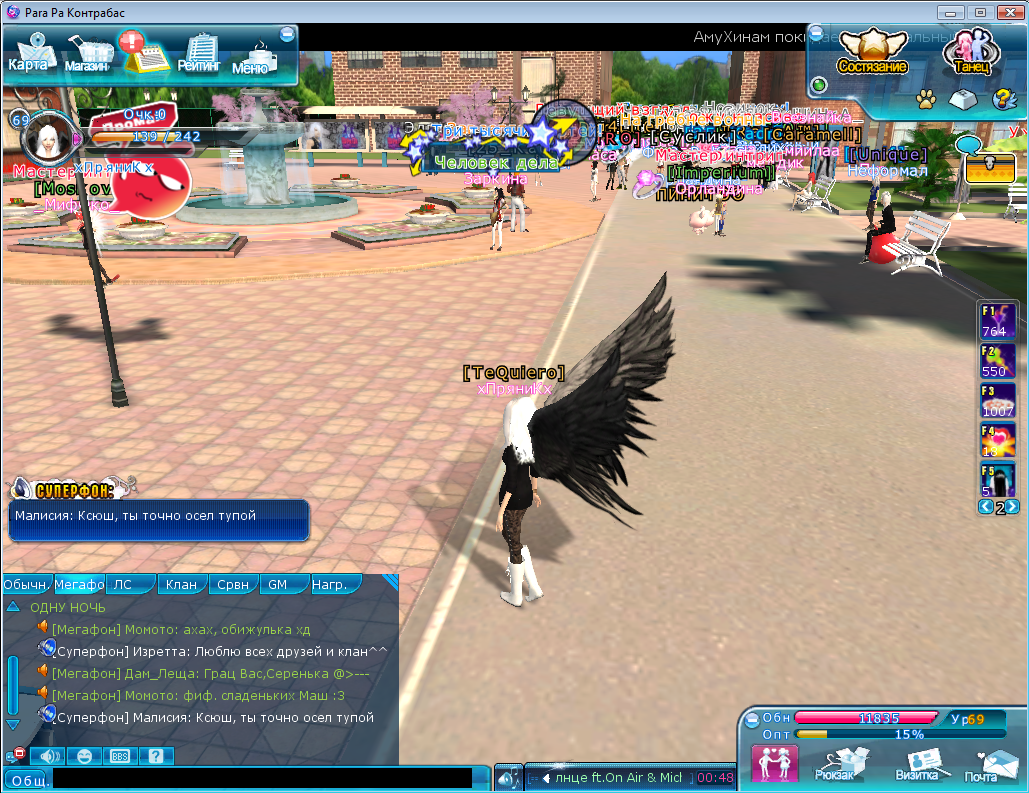This screenshot has height=793, width=1029.
Task: Open the Магазин shop
Action: pyautogui.click(x=87, y=54)
